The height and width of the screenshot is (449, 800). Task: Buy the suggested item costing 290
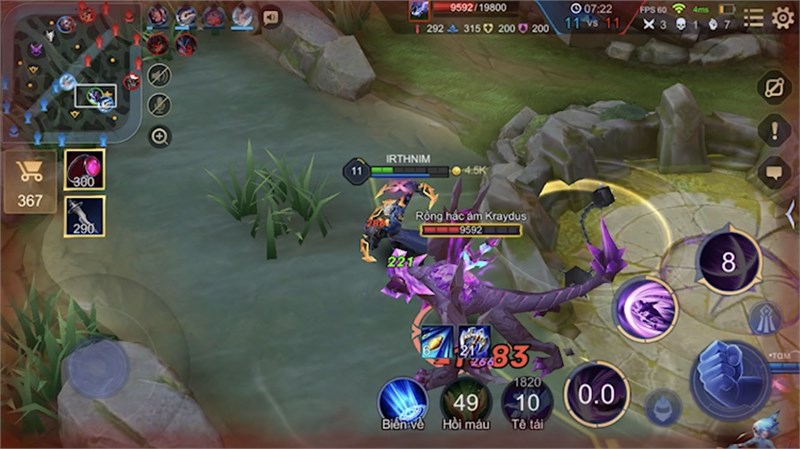click(x=84, y=216)
